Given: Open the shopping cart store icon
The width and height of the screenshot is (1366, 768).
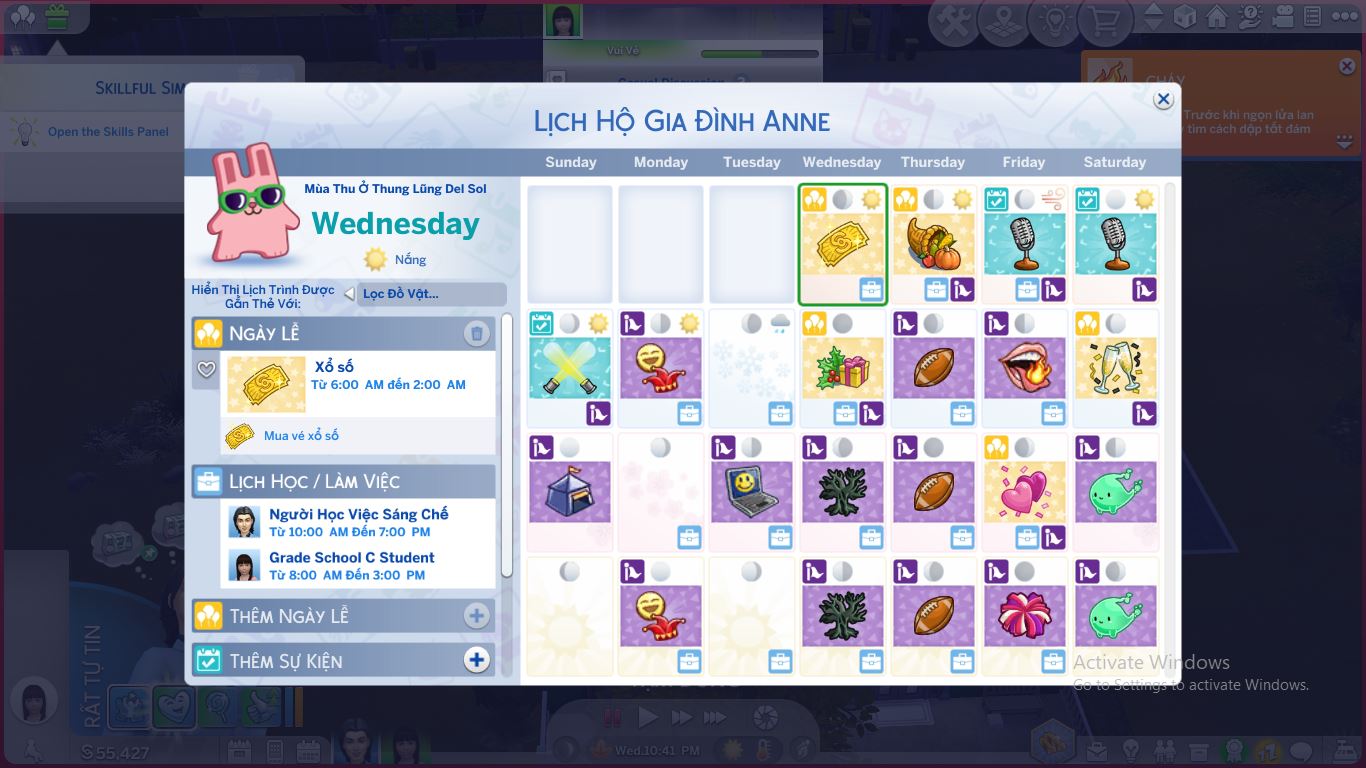Looking at the screenshot, I should 1104,16.
